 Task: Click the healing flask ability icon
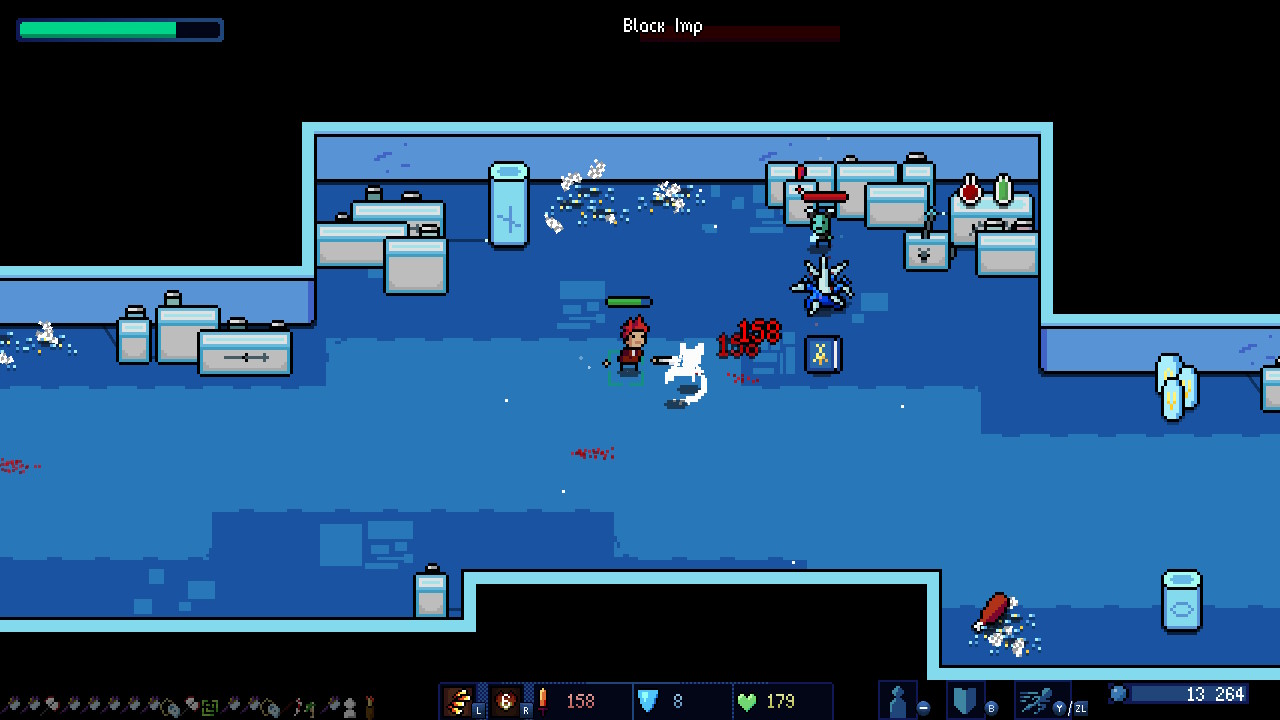(x=896, y=698)
